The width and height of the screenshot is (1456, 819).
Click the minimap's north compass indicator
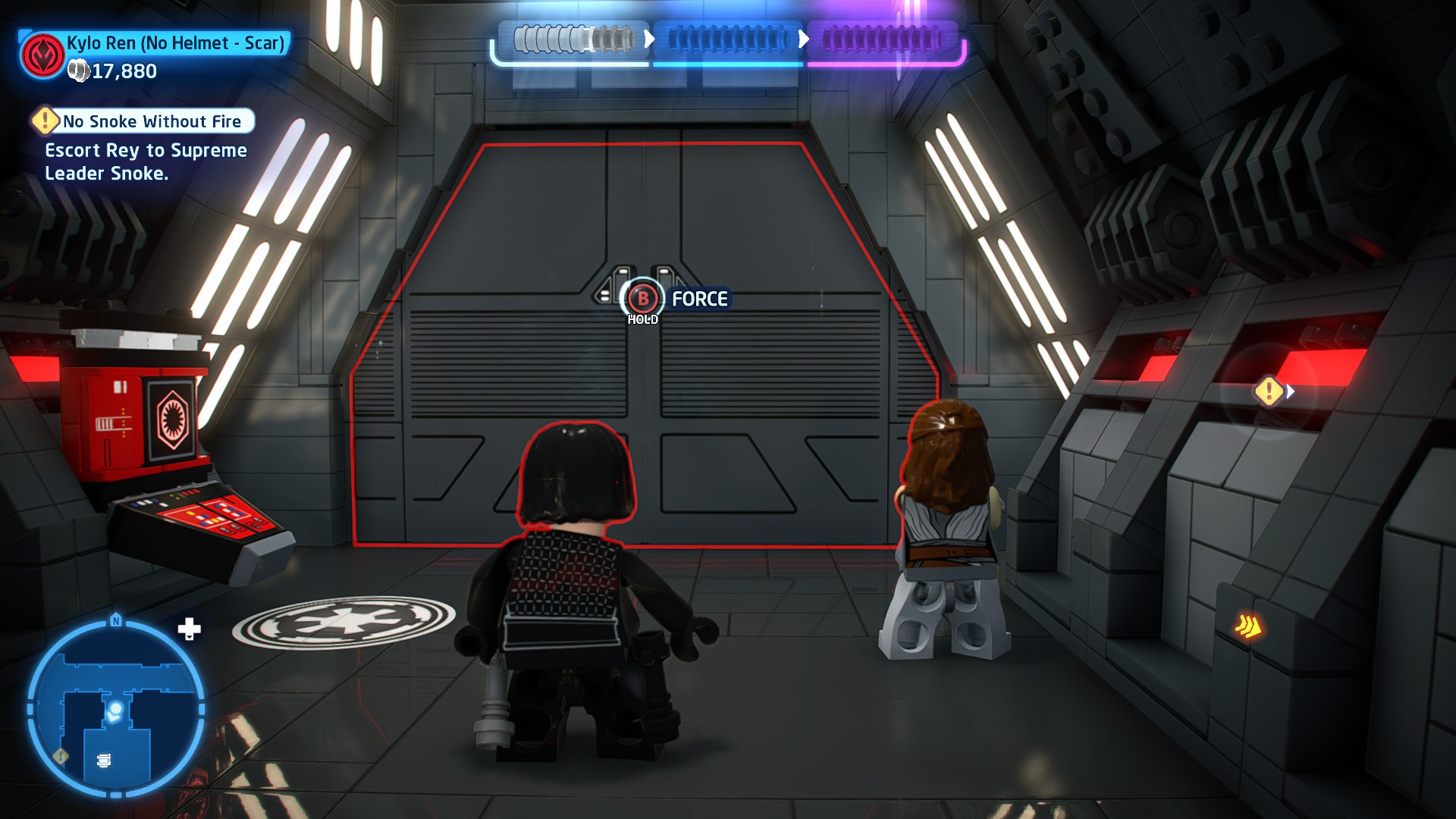click(x=116, y=620)
